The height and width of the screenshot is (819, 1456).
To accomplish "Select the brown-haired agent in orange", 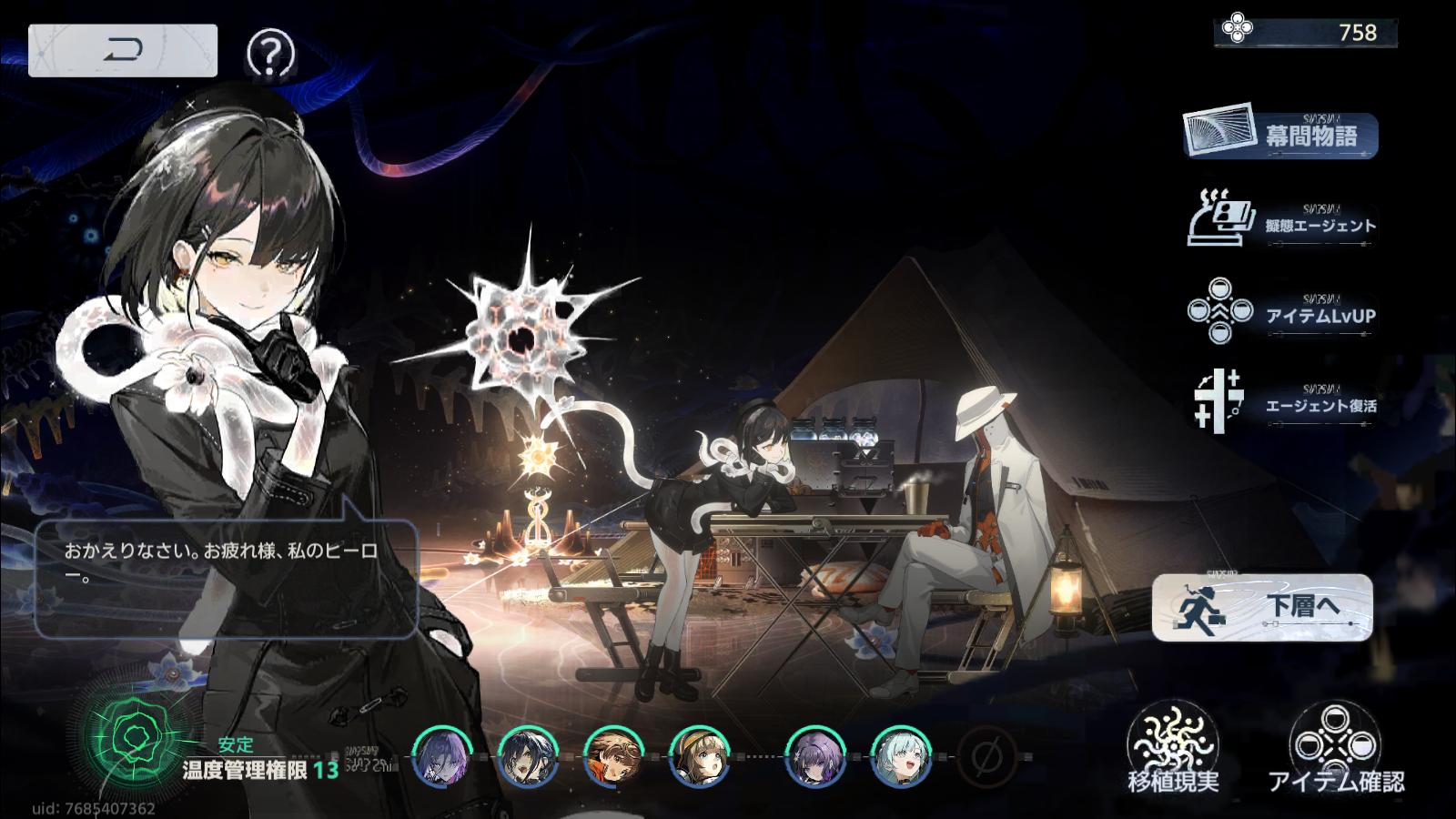I will point(614,756).
